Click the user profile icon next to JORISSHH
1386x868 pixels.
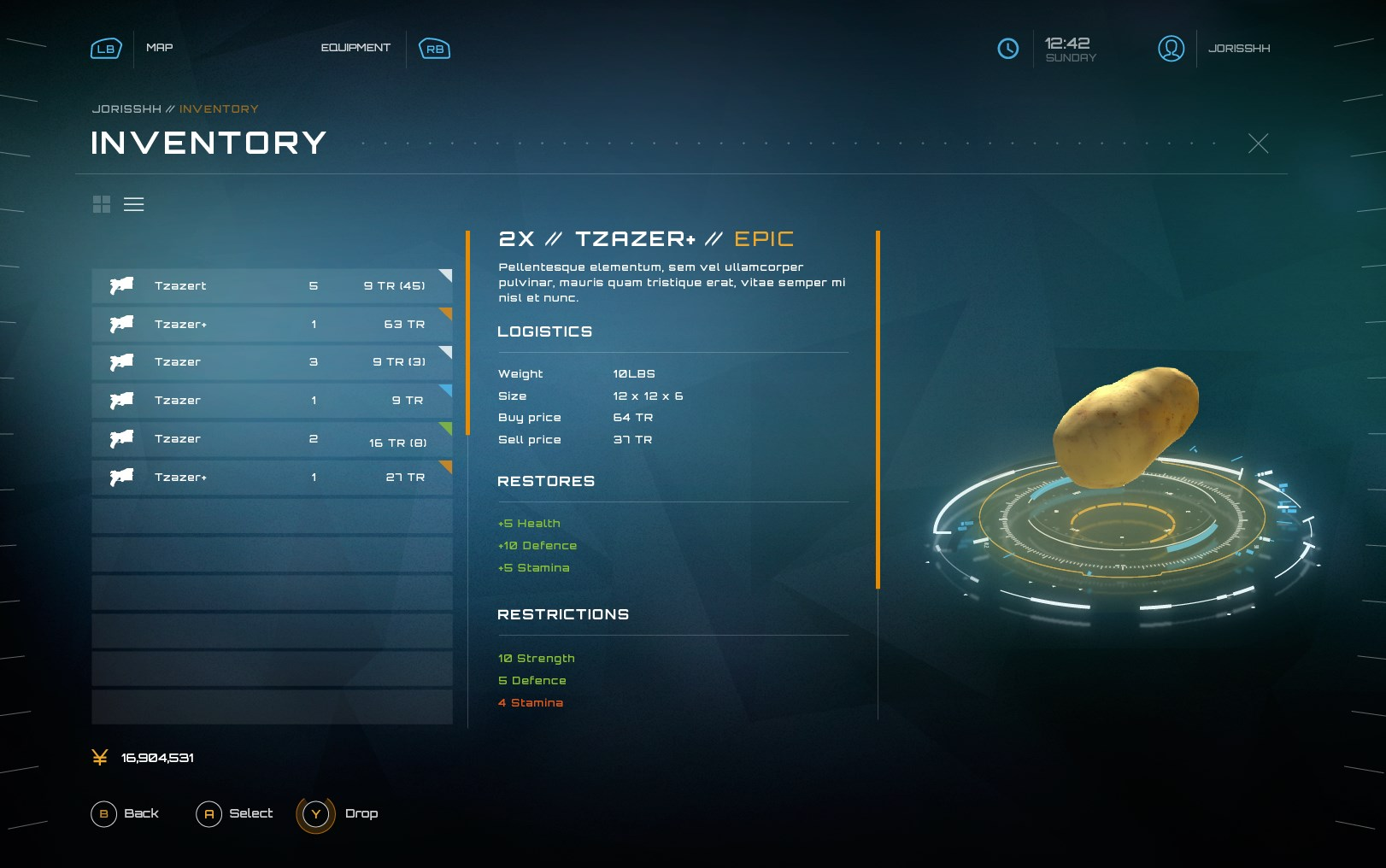click(1171, 49)
